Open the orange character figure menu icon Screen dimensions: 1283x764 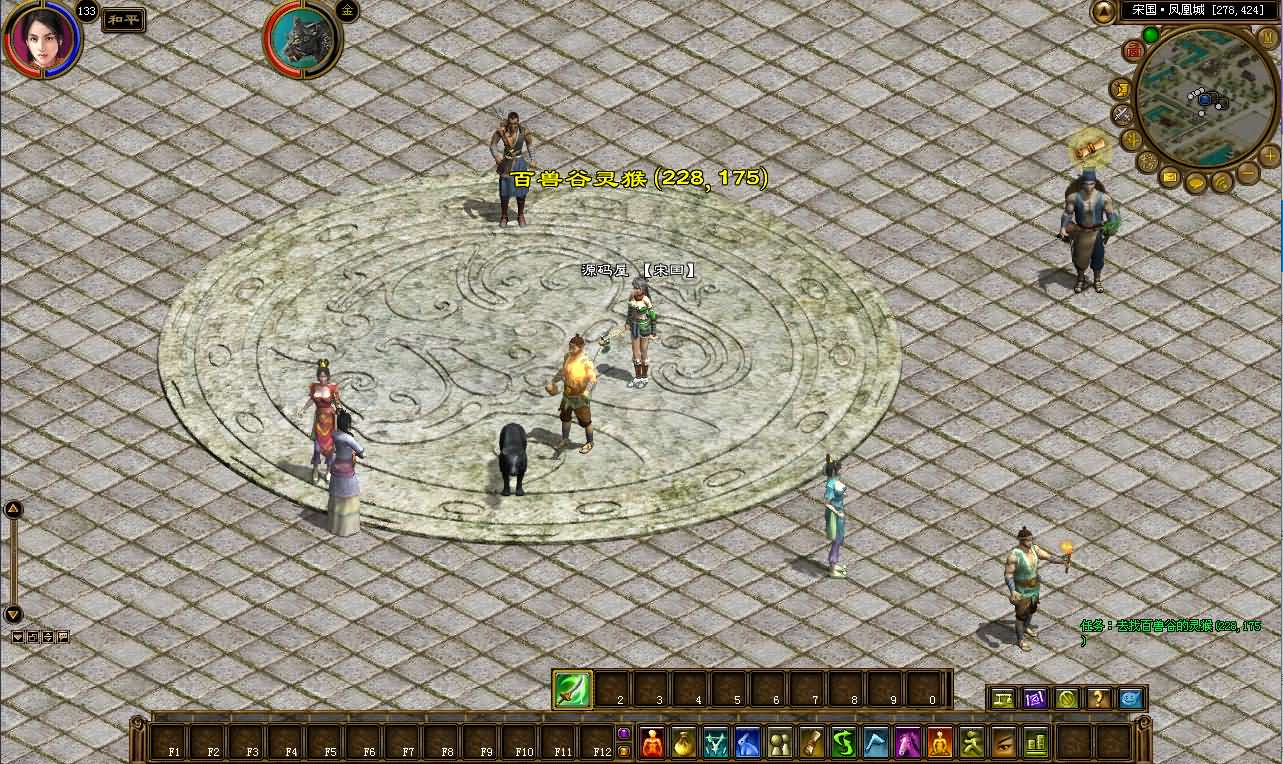(653, 743)
